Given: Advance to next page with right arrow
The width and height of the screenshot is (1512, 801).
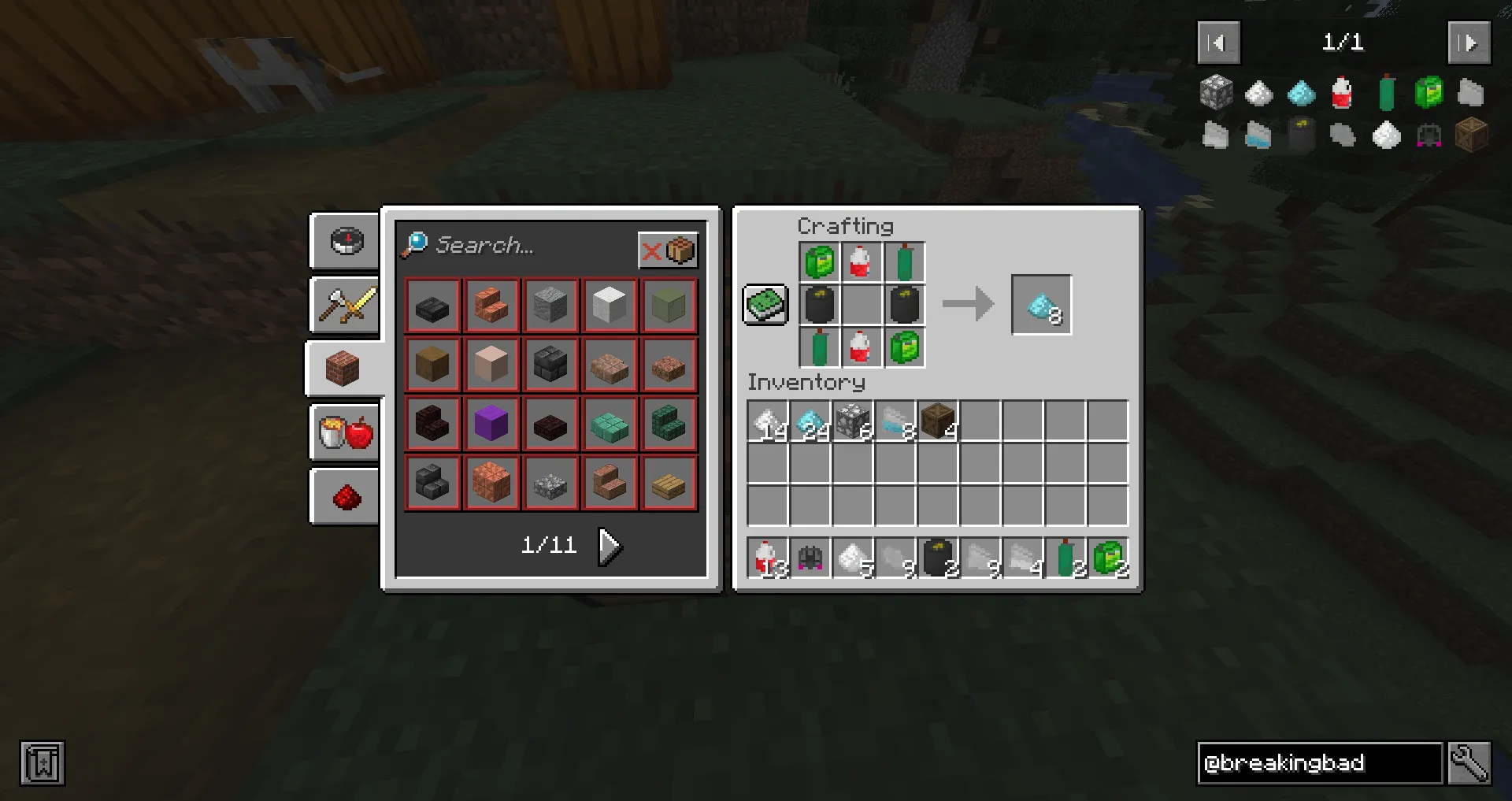Looking at the screenshot, I should click(x=608, y=545).
